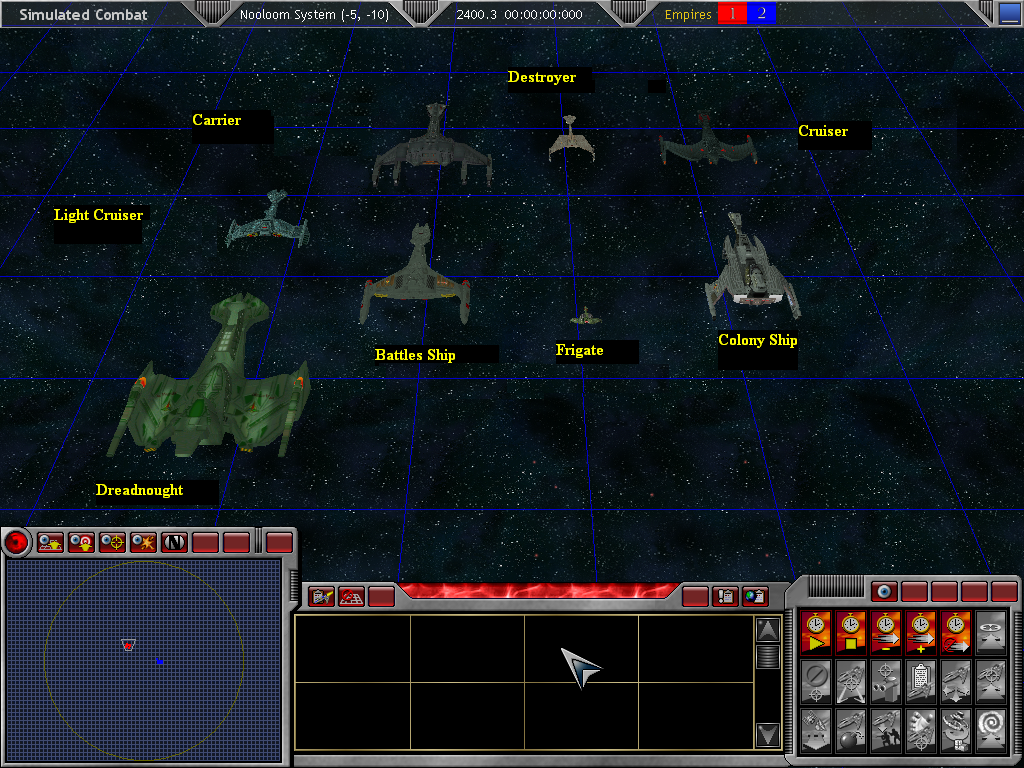Click the round red button above minimap

click(x=17, y=542)
